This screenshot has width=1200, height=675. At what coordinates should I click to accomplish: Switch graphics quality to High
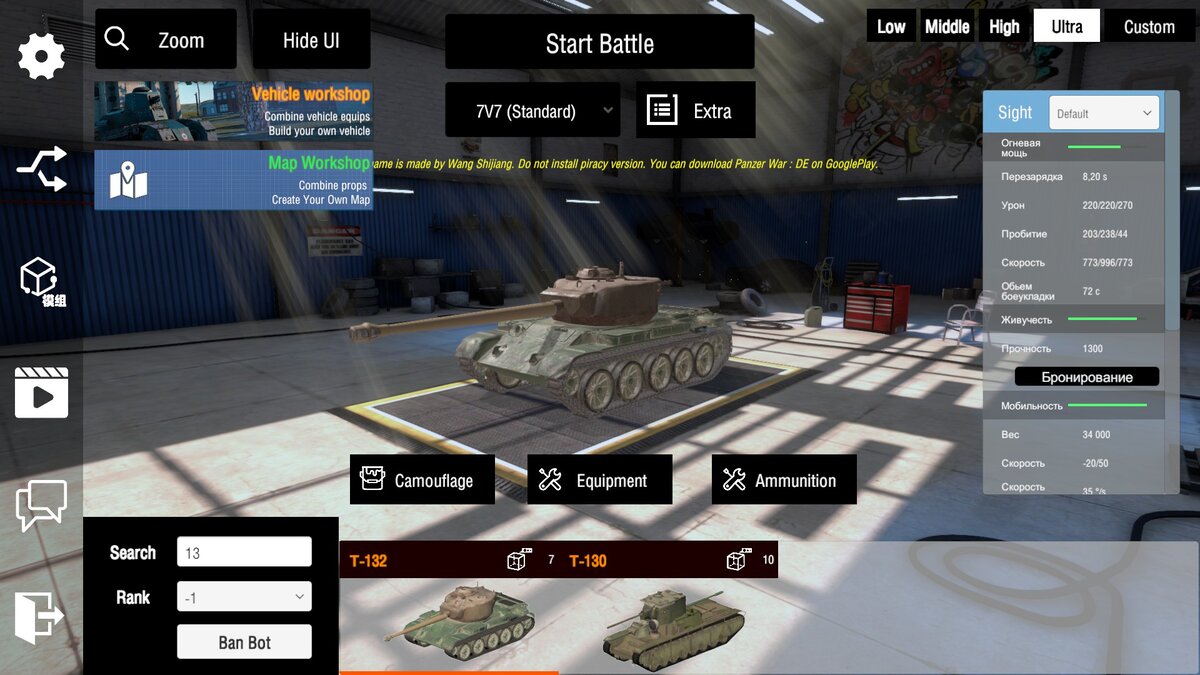click(x=1004, y=27)
